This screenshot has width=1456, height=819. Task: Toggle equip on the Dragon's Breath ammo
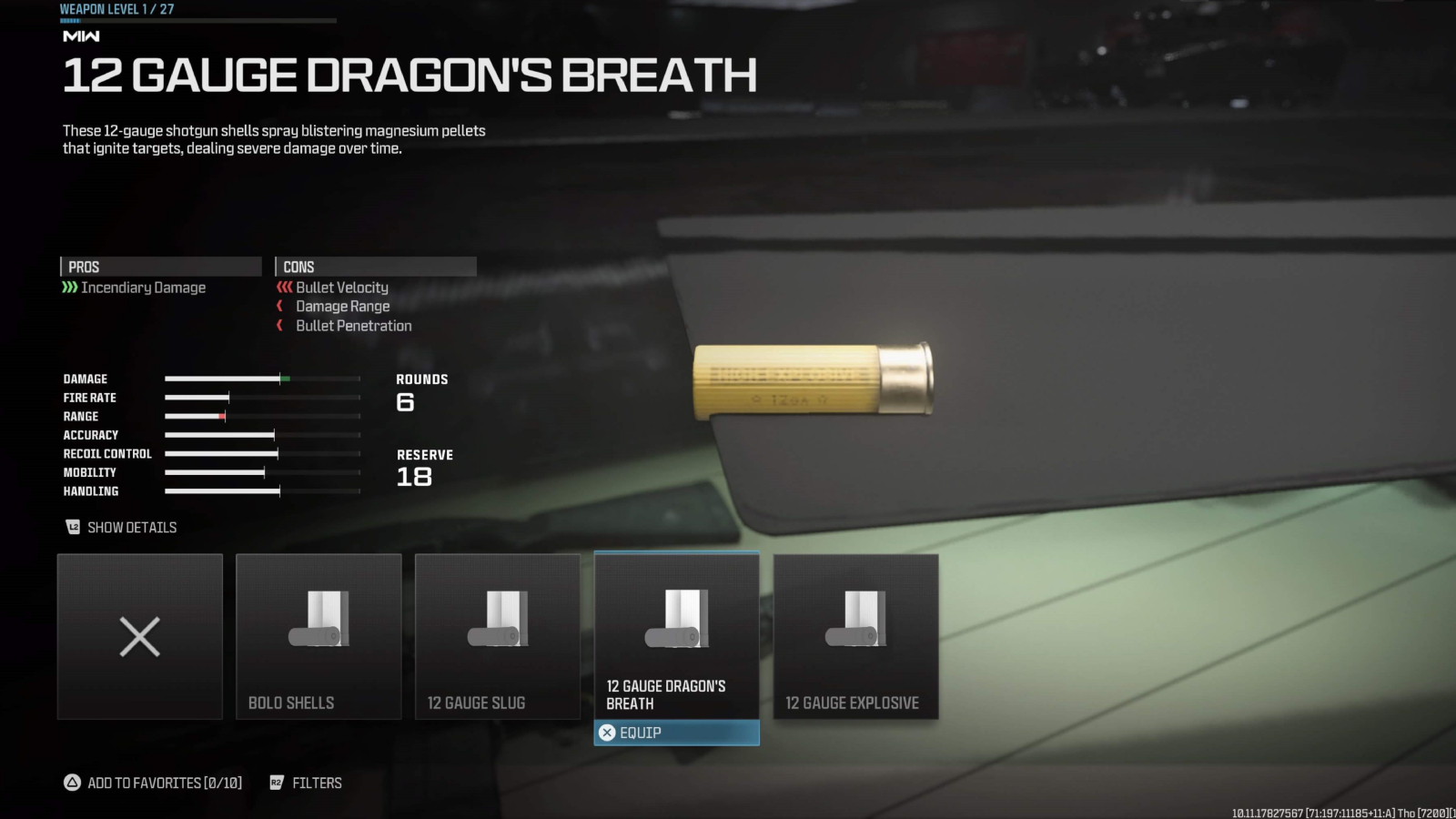[x=676, y=733]
